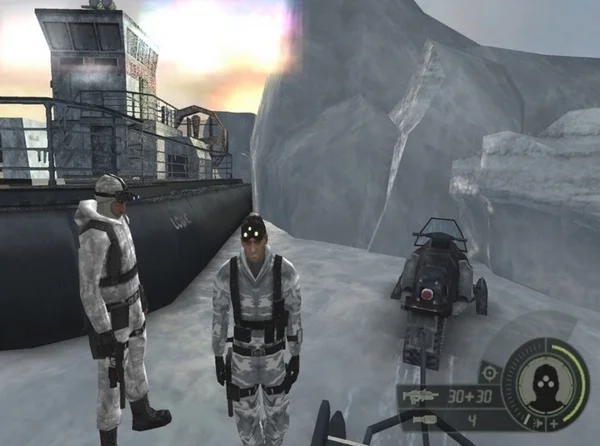Select the assault rifle weapon icon

(420, 396)
